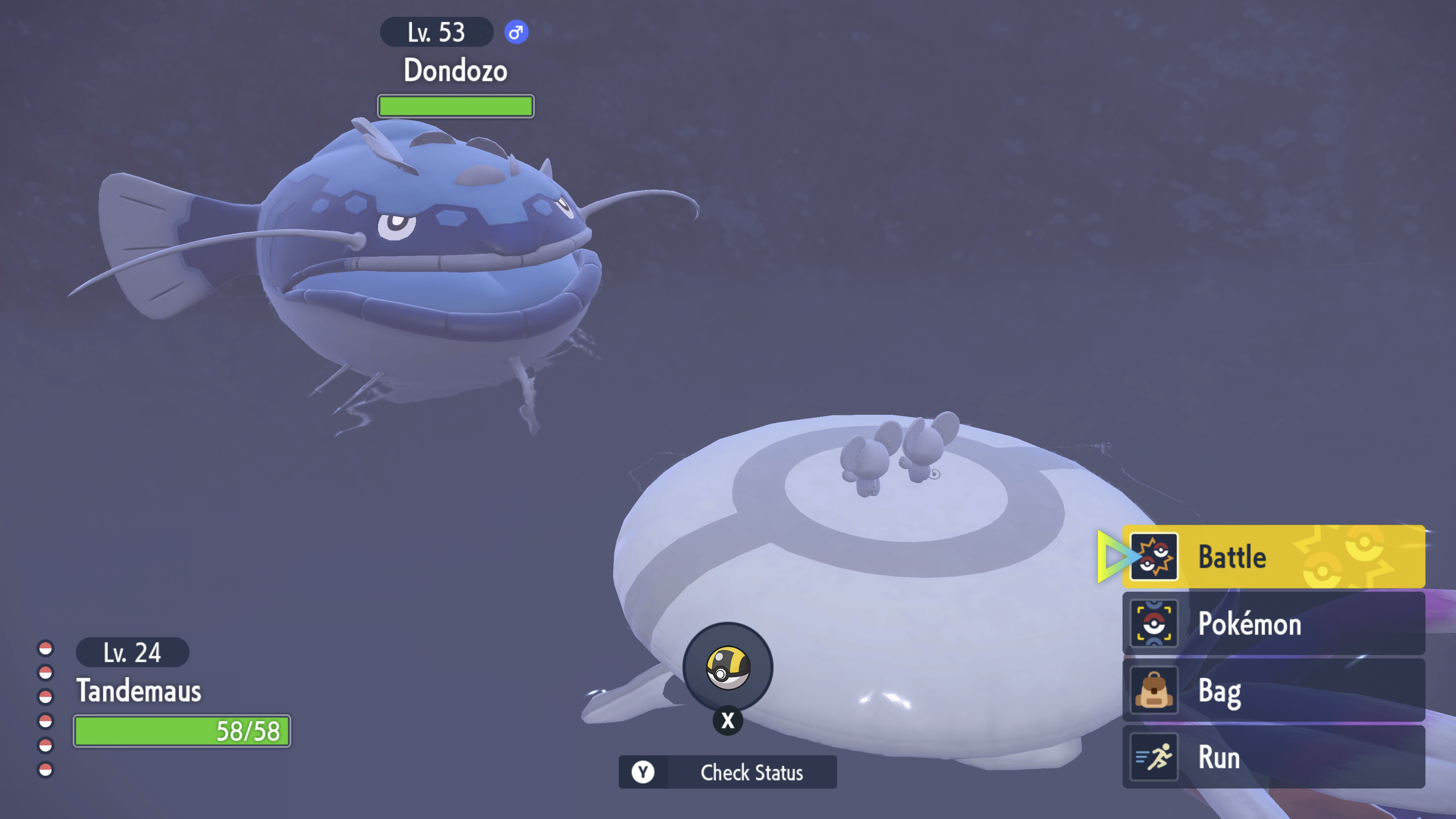The width and height of the screenshot is (1456, 819).
Task: Open the Pokémon party menu
Action: tap(1273, 623)
